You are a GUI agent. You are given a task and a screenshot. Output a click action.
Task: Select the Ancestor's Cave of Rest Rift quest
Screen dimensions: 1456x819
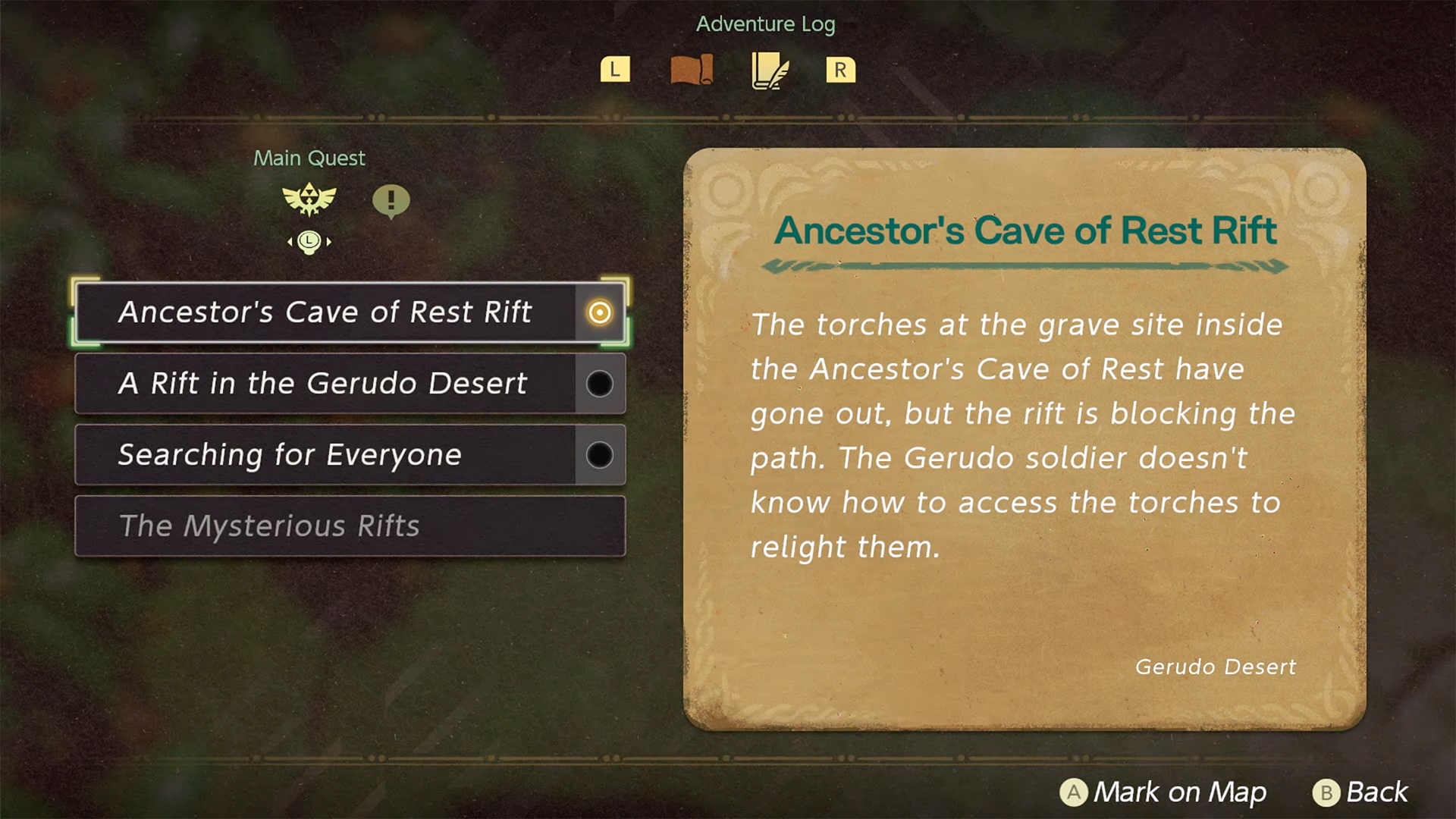coord(326,312)
